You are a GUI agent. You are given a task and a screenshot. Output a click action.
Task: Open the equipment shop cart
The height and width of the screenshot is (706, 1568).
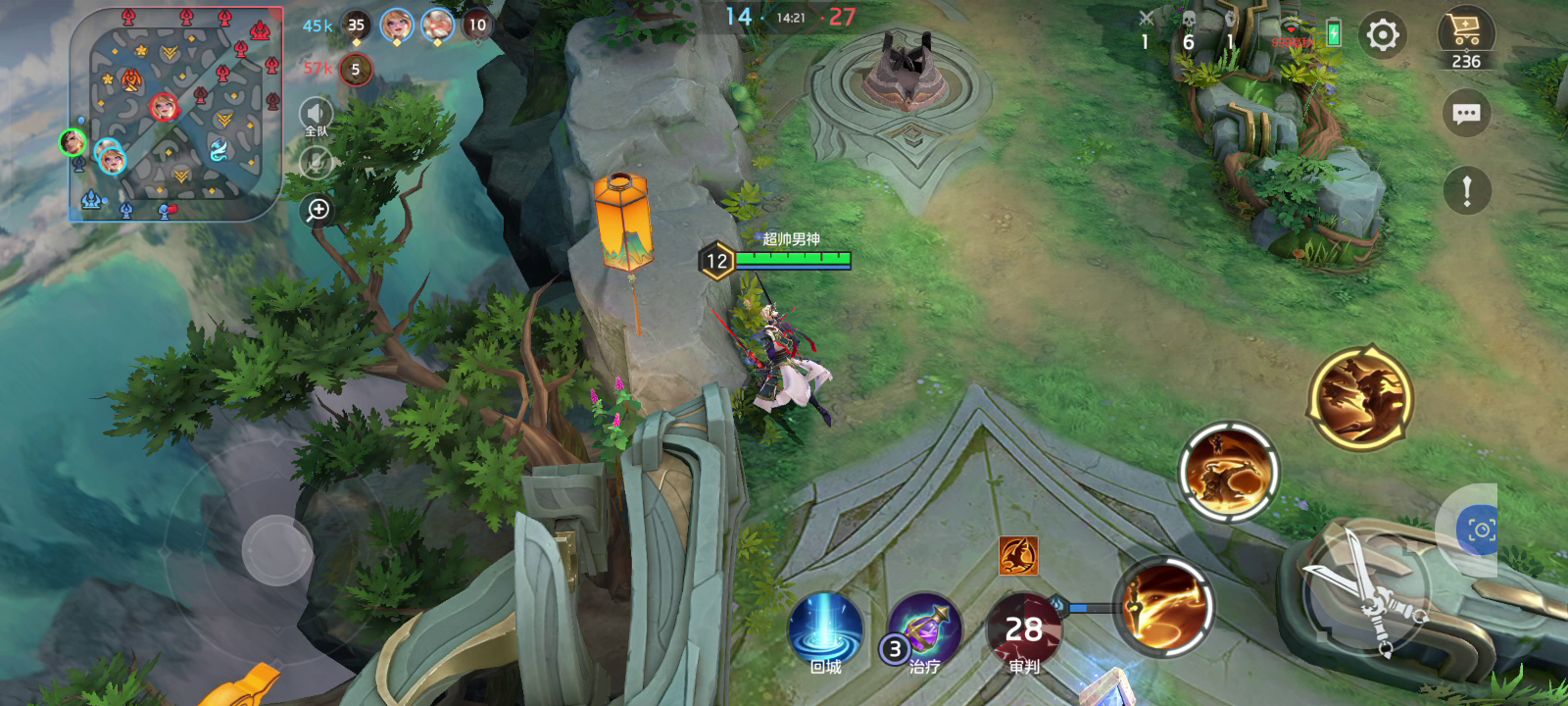pyautogui.click(x=1465, y=39)
